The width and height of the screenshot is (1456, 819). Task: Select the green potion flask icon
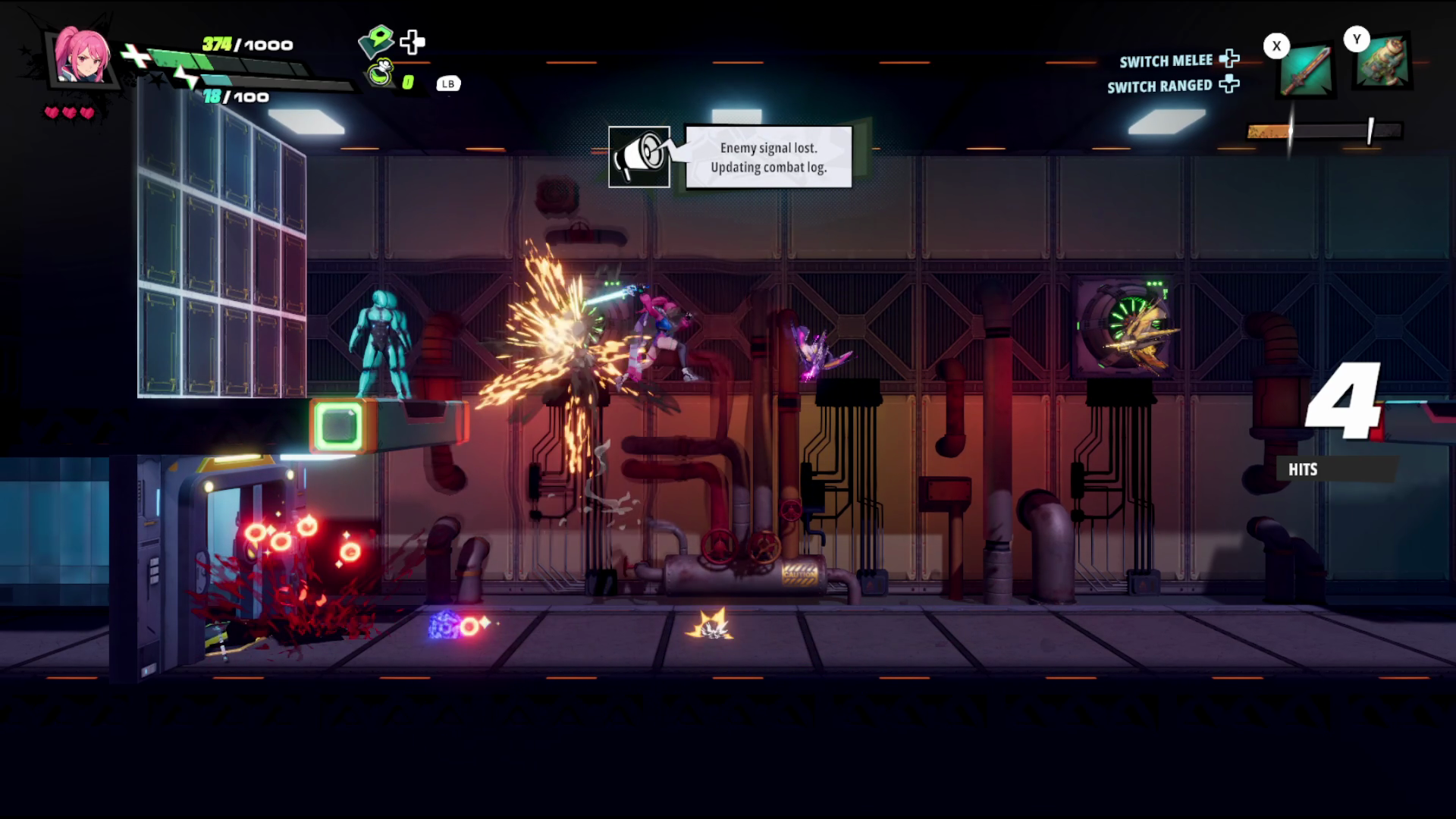381,74
